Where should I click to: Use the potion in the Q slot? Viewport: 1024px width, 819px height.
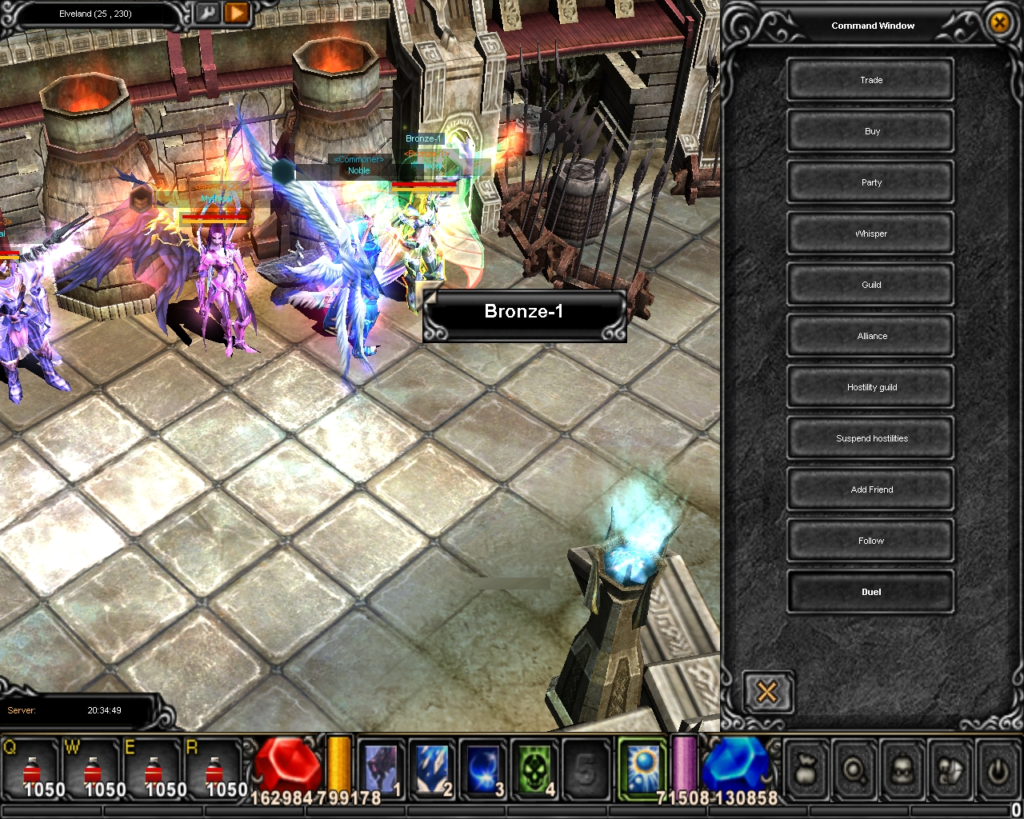[30, 770]
